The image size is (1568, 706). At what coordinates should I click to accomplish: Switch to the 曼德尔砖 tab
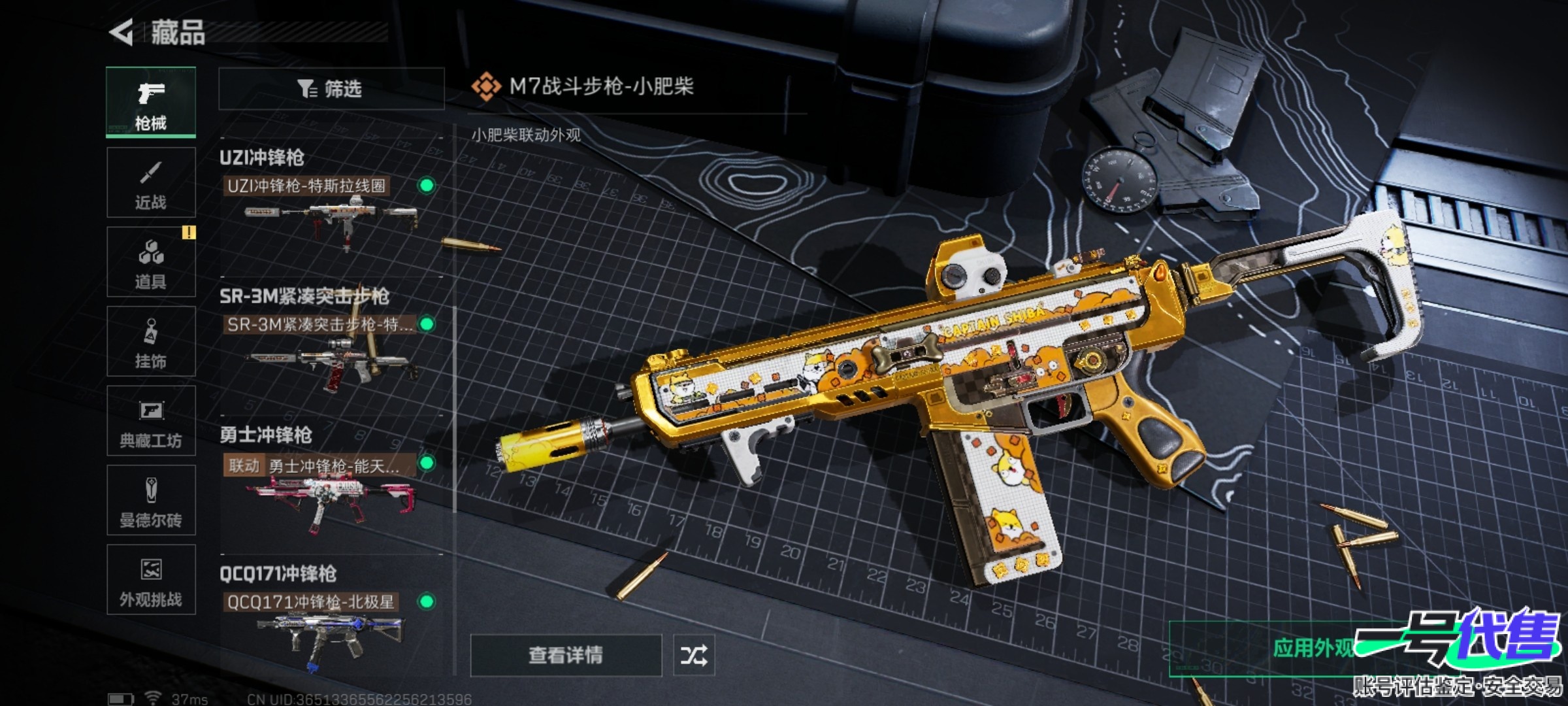click(151, 501)
